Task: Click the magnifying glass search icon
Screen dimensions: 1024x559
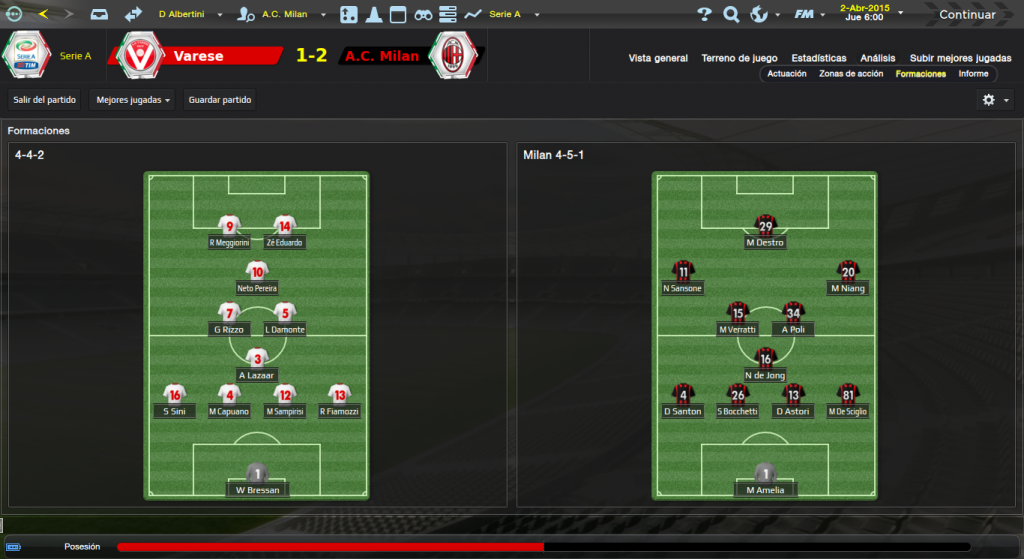Action: pyautogui.click(x=731, y=15)
